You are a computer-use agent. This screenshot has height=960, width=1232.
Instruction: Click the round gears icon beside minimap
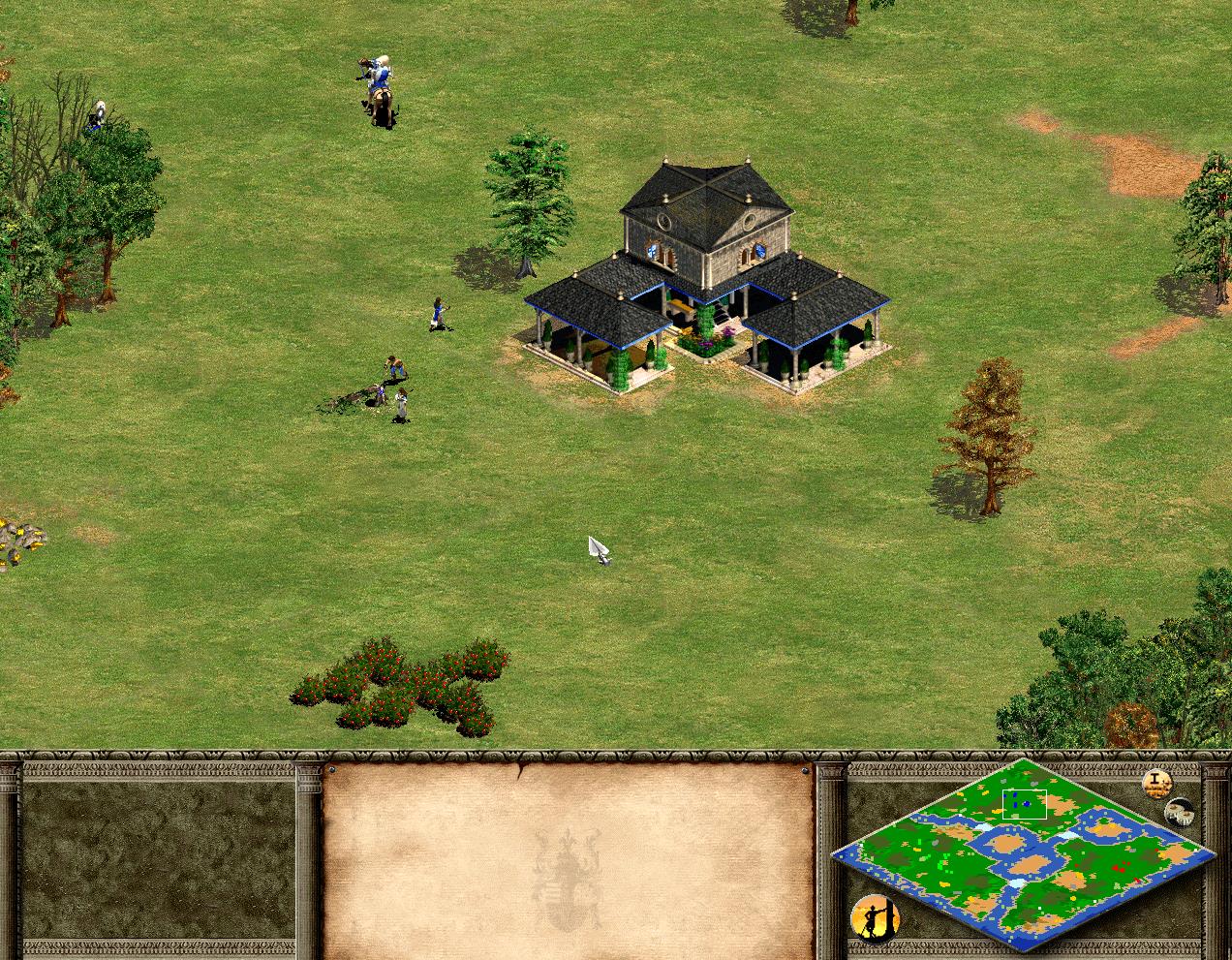1179,813
